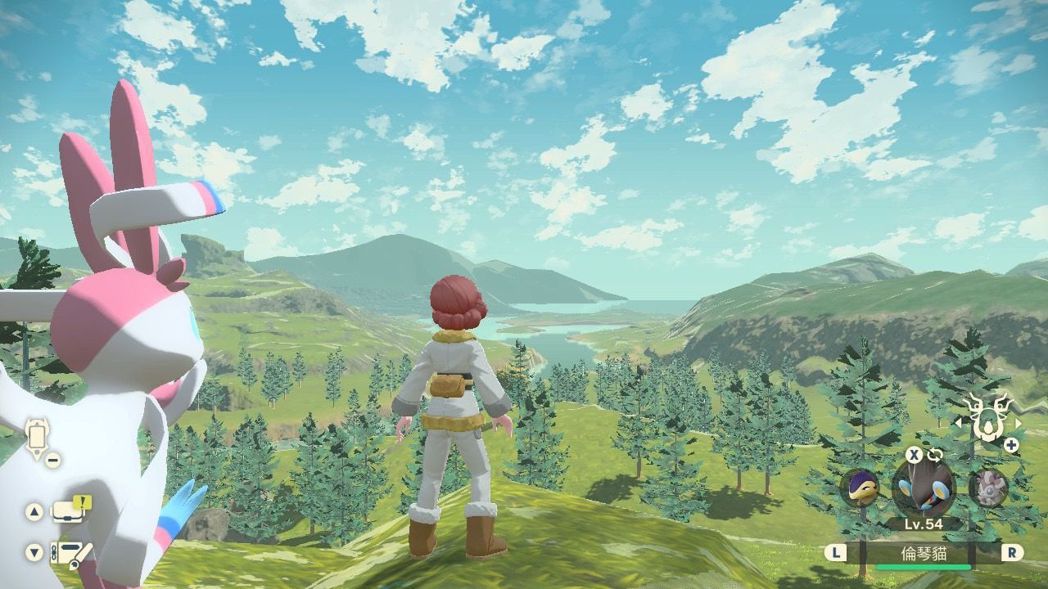Choose the Cyndaquil party portrait
1048x589 pixels.
860,487
